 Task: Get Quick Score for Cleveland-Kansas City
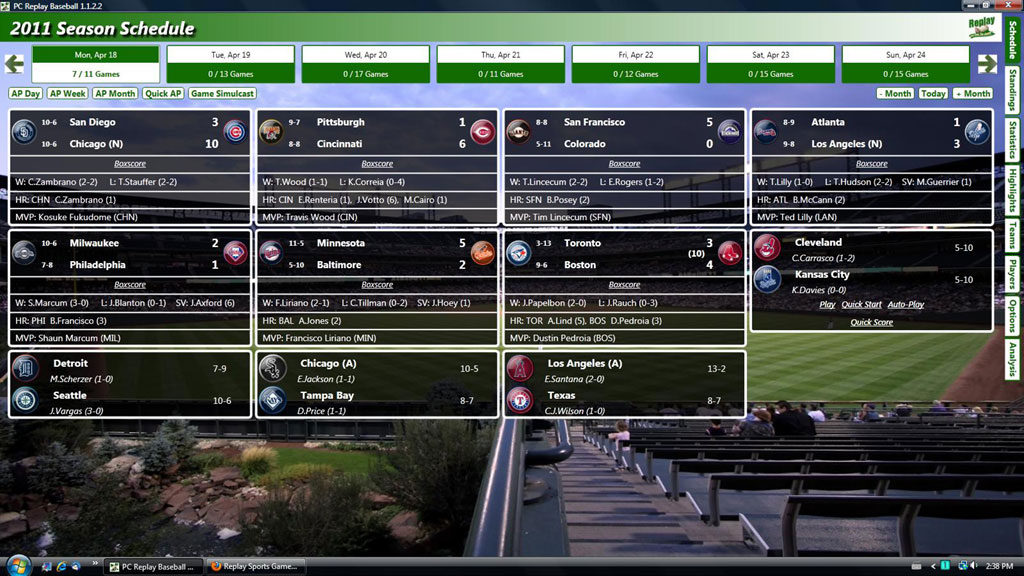tap(871, 322)
